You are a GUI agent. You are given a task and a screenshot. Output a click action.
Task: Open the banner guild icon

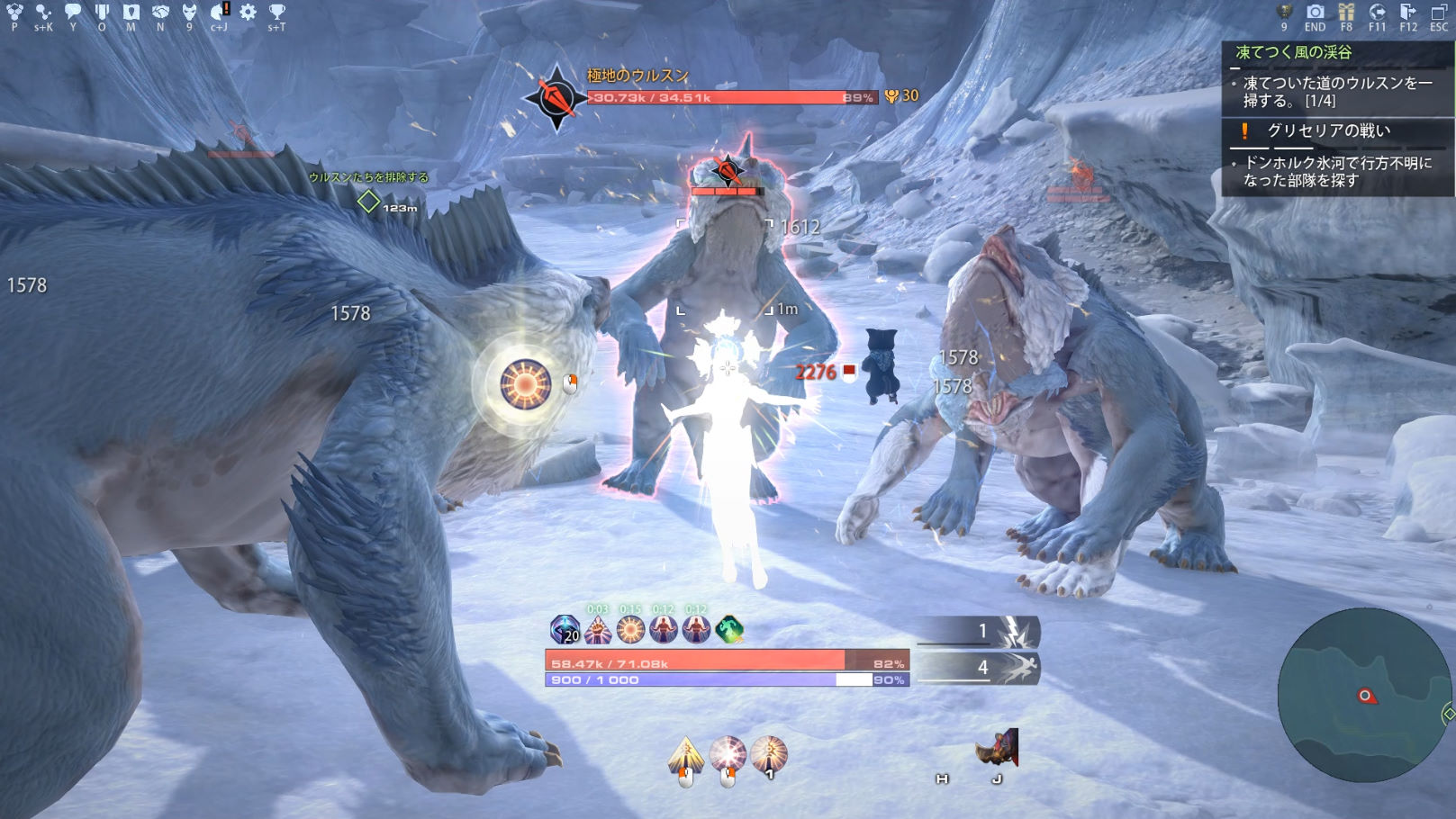click(x=102, y=12)
